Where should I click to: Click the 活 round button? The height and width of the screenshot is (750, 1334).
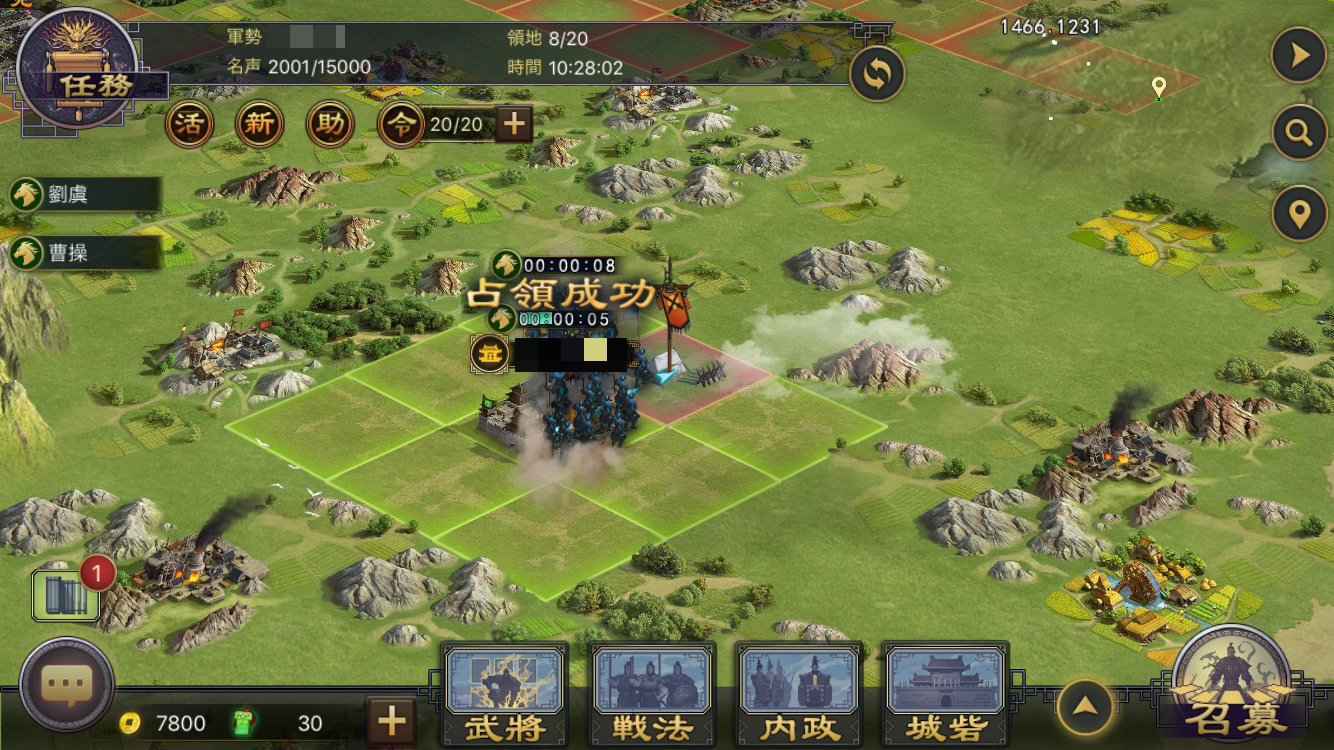[188, 125]
